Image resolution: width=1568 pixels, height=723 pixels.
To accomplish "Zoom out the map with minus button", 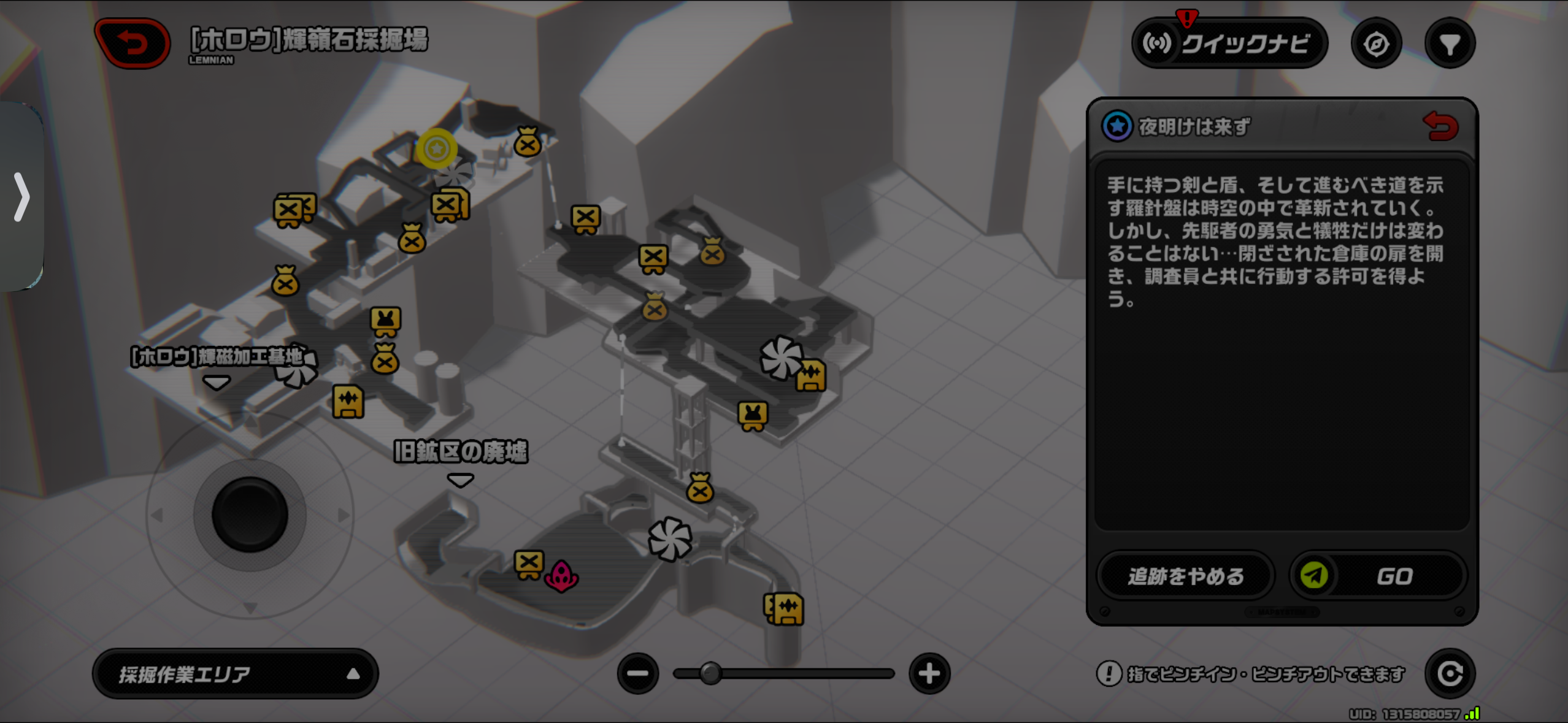I will (638, 673).
